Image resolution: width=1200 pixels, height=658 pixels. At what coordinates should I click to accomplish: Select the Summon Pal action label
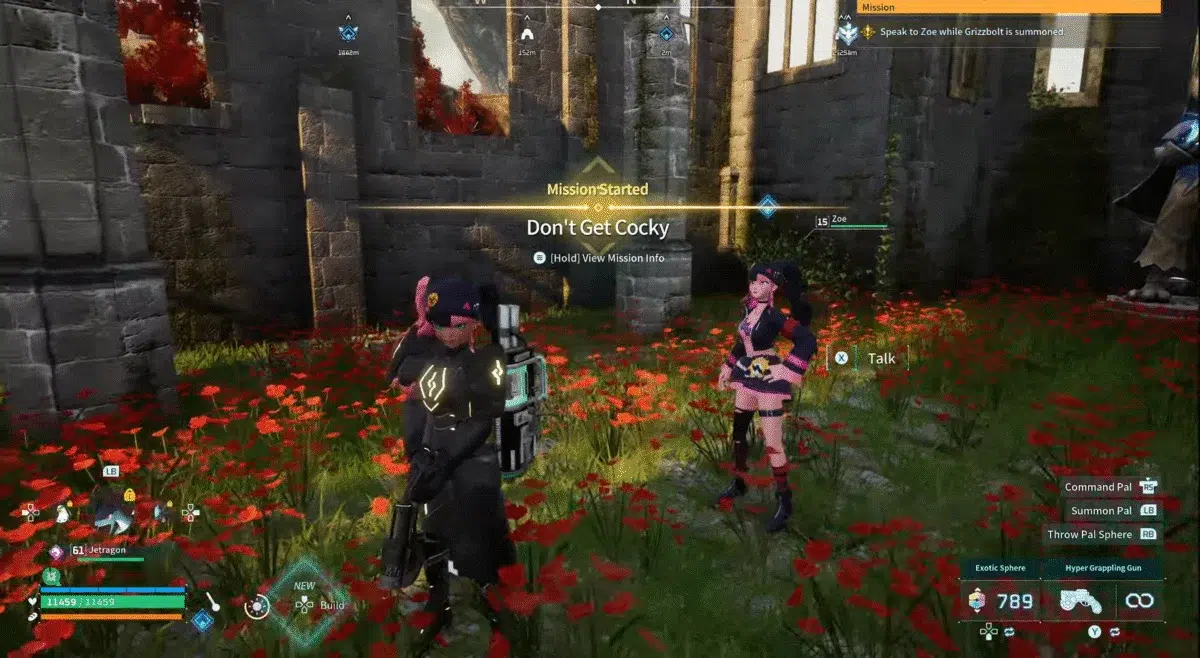pyautogui.click(x=1102, y=510)
